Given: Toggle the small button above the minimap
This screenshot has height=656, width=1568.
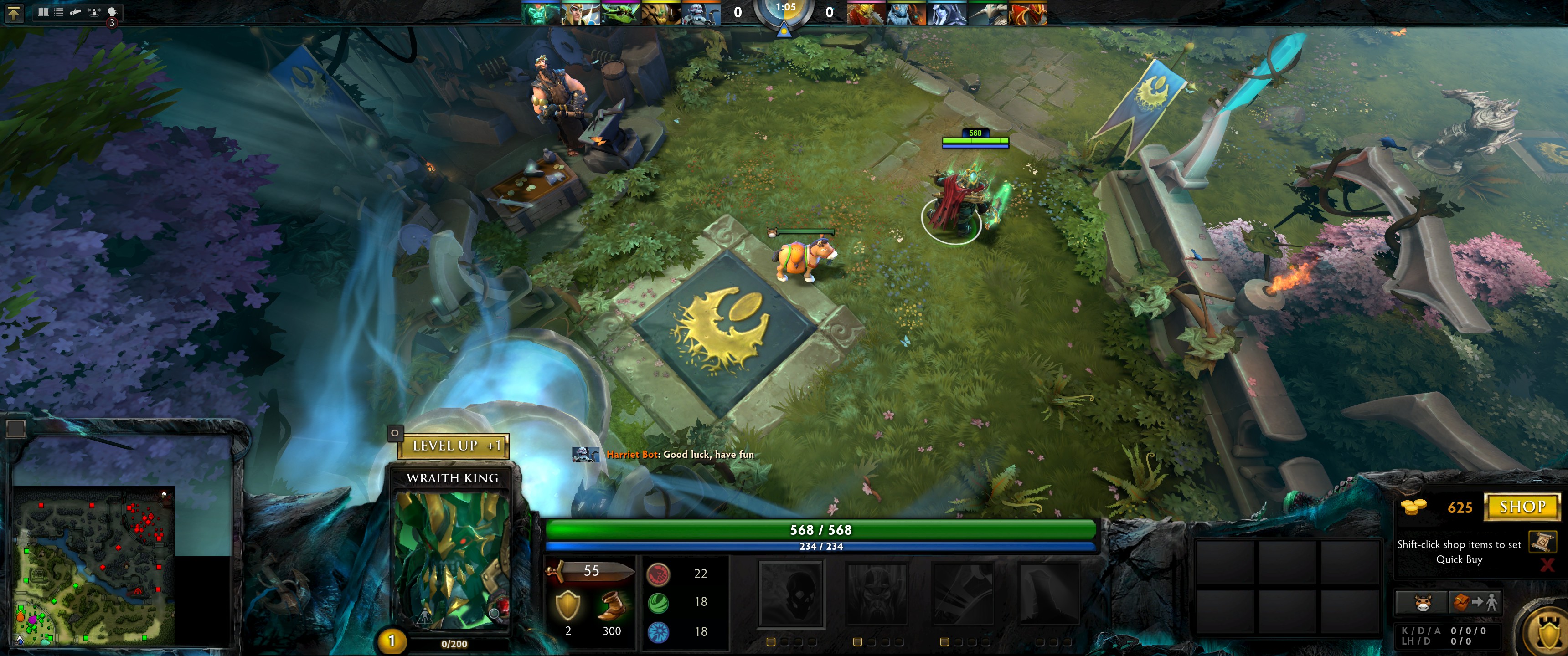Looking at the screenshot, I should pyautogui.click(x=16, y=428).
